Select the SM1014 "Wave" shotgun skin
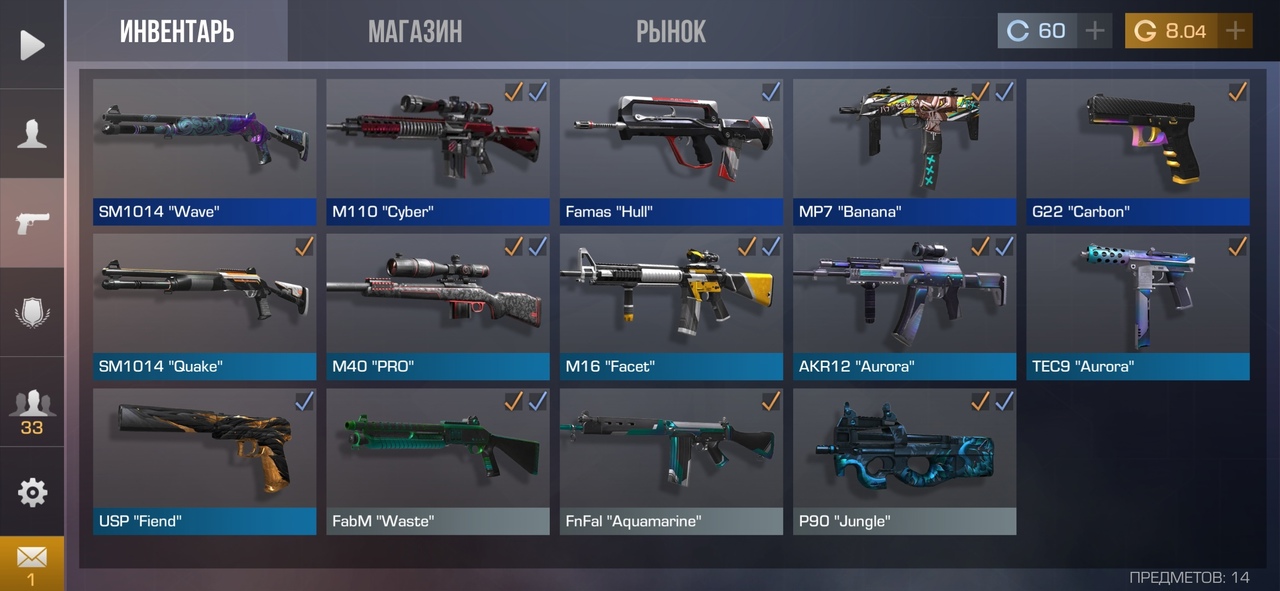This screenshot has width=1280, height=591. pos(204,150)
